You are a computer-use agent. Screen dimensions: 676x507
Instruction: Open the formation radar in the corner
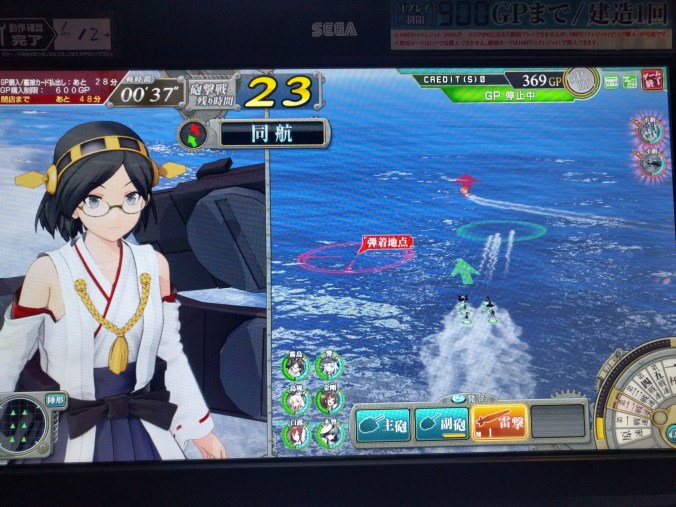tap(30, 420)
